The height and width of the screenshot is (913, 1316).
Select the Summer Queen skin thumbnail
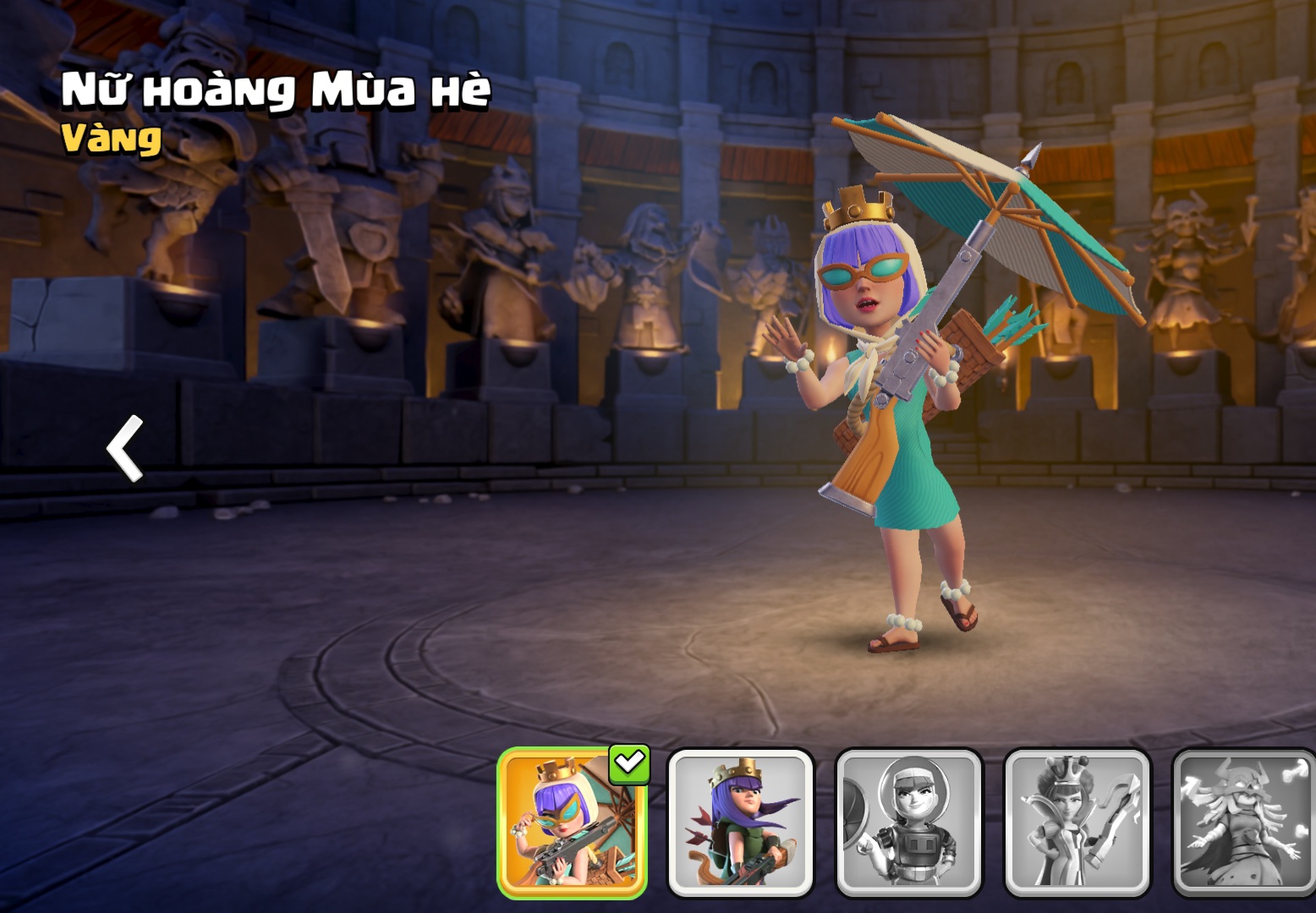572,823
